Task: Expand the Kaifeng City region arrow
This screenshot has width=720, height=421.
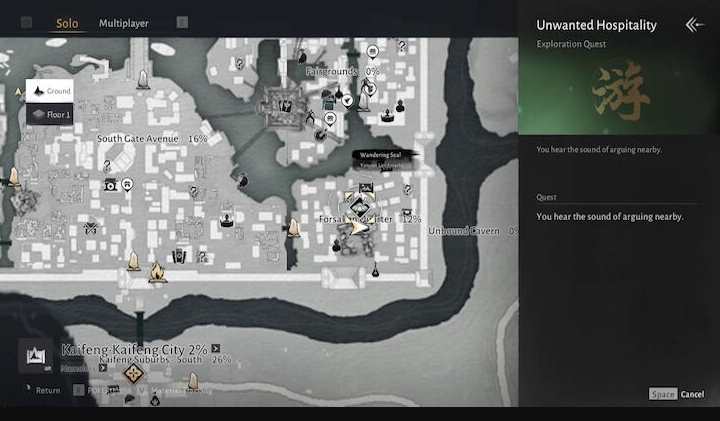Action: (x=215, y=349)
